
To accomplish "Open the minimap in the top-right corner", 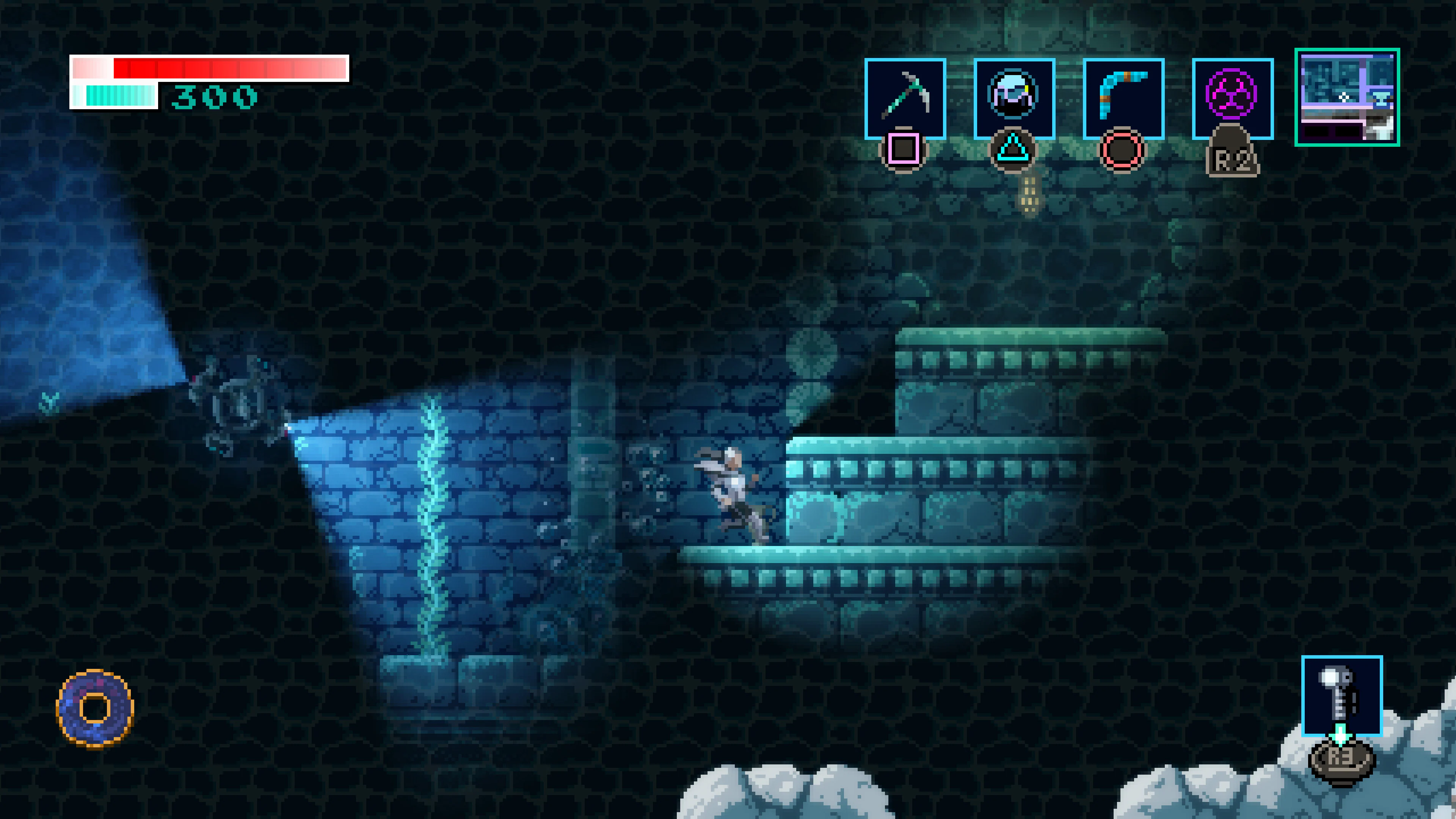I will pyautogui.click(x=1348, y=99).
